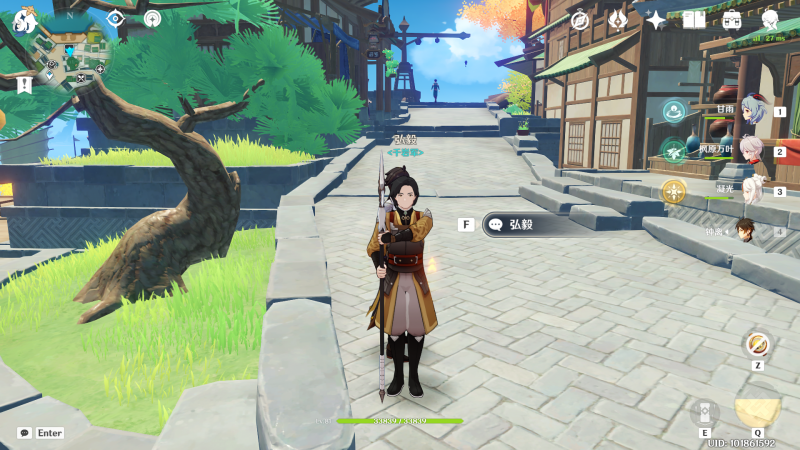
Task: Open the co-op mode icon beside minimap
Action: tap(152, 18)
